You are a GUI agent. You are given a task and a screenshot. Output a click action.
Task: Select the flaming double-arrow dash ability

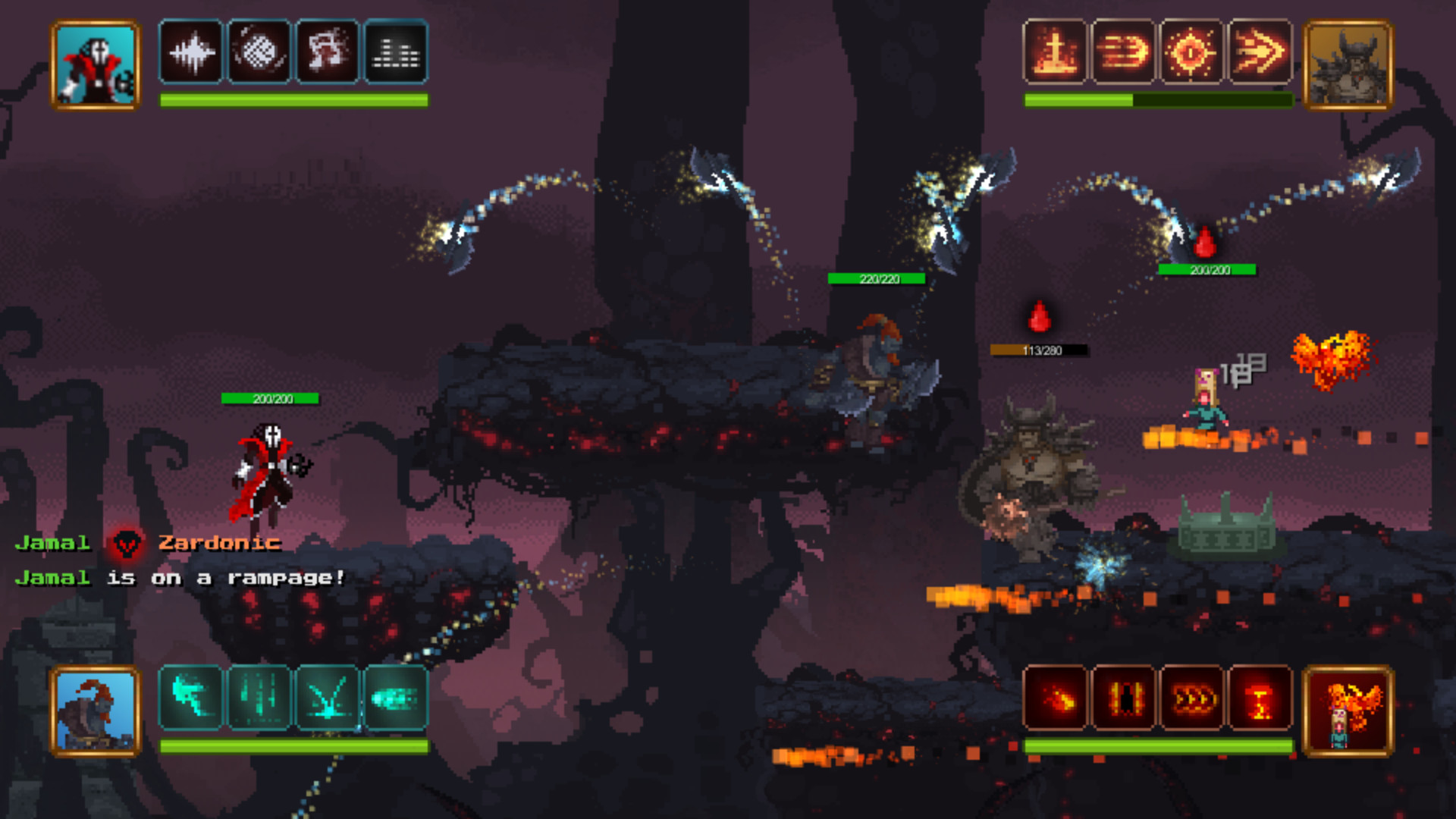tap(1260, 52)
